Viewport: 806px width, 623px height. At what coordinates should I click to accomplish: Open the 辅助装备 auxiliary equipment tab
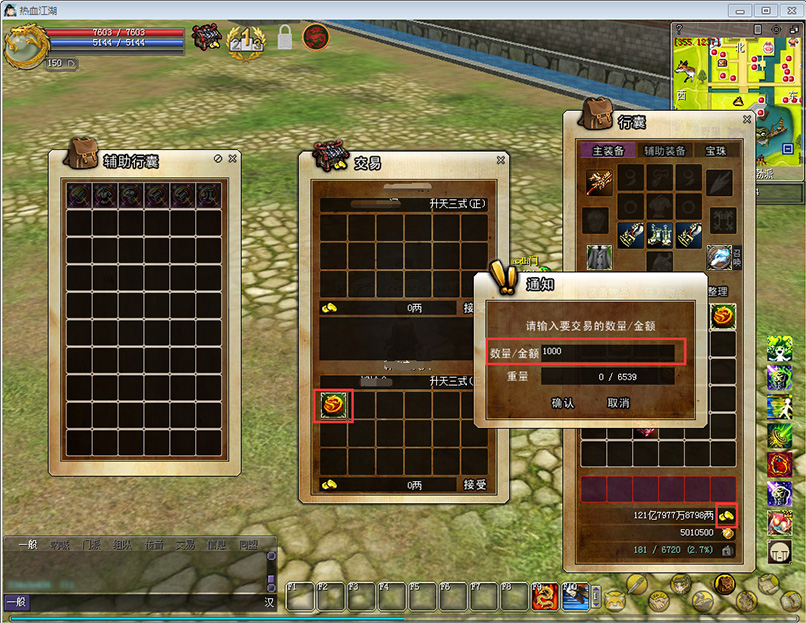point(664,151)
